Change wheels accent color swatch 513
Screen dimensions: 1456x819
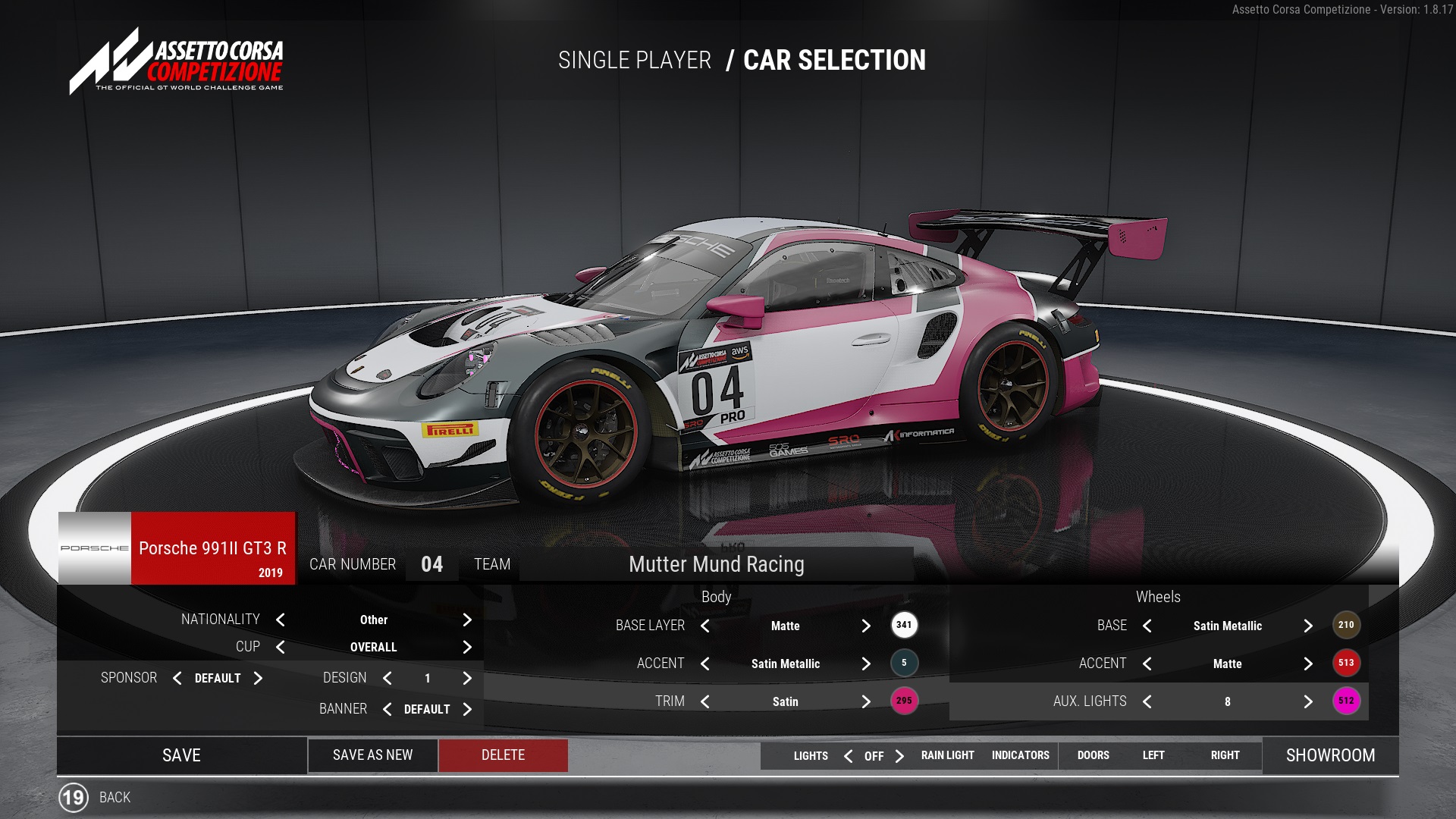(1346, 663)
